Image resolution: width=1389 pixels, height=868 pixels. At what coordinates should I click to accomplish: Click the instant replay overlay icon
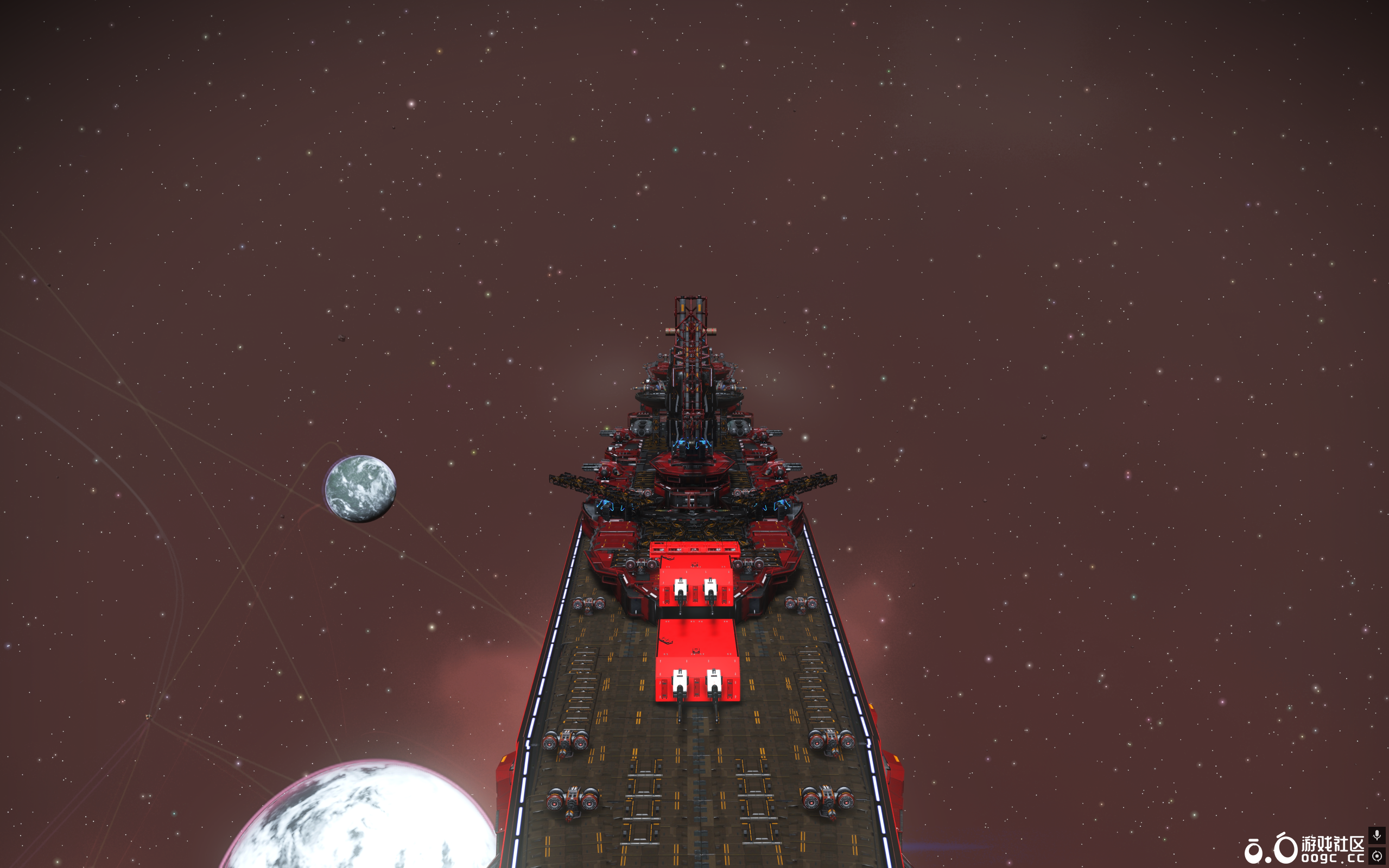click(1377, 856)
